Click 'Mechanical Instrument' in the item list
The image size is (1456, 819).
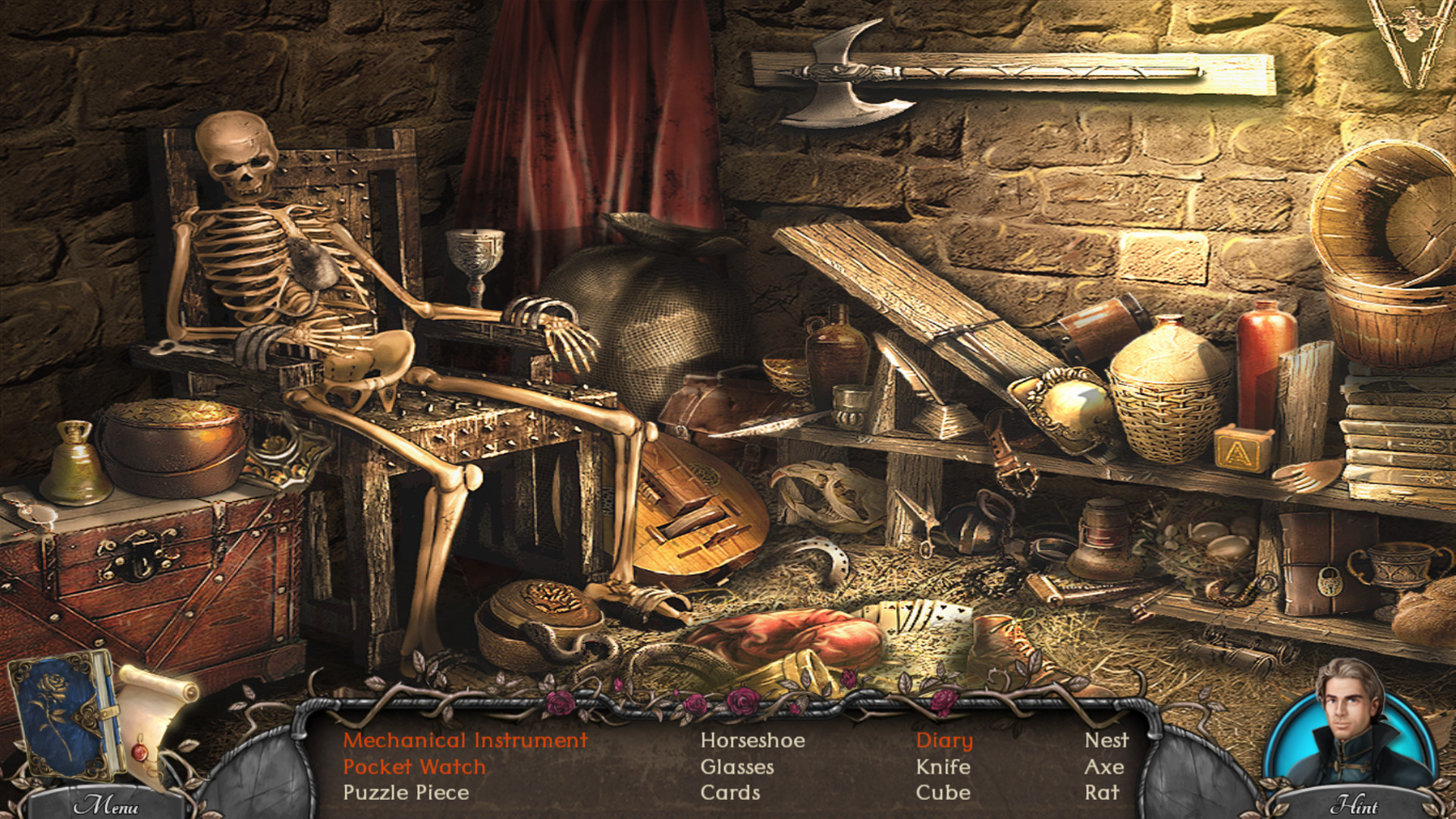click(466, 741)
